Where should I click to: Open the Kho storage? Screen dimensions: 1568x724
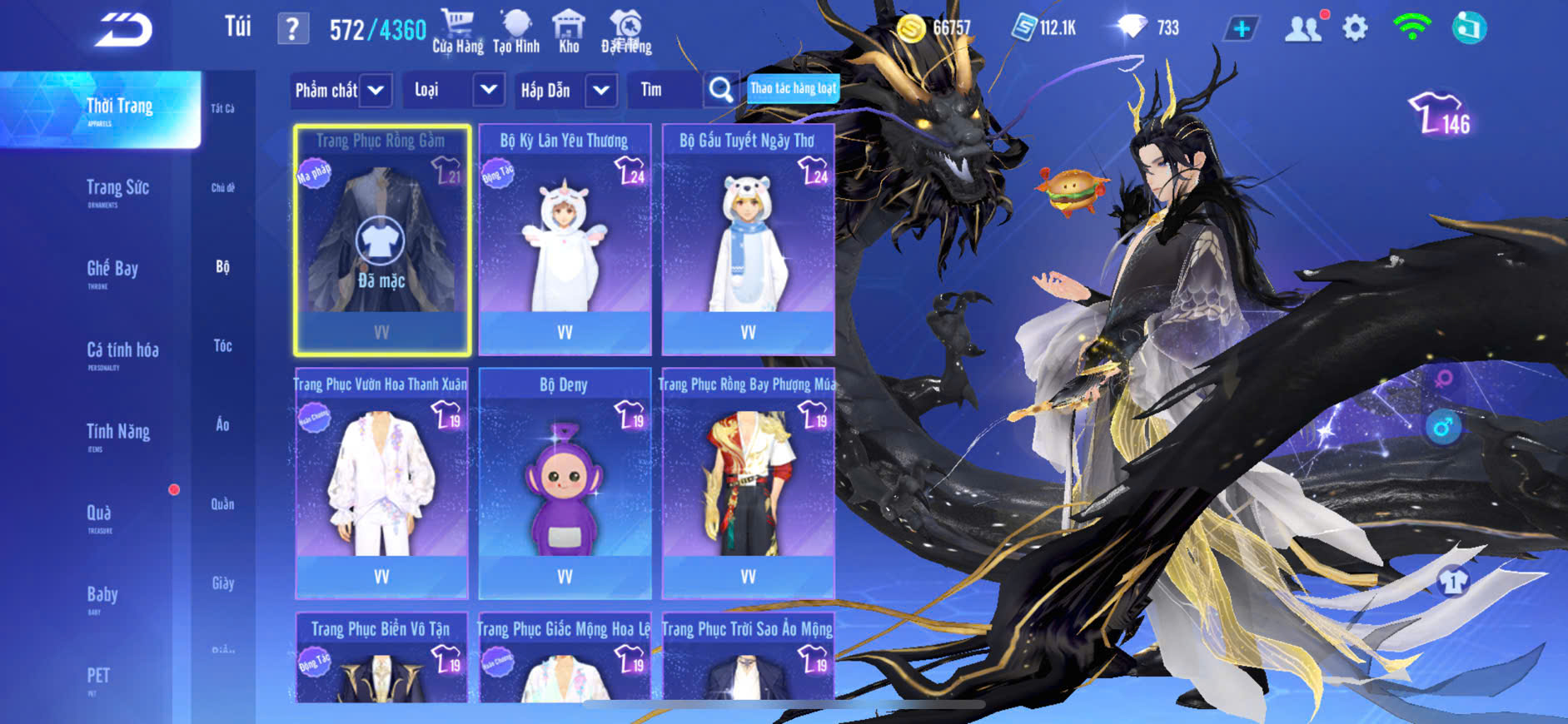569,32
